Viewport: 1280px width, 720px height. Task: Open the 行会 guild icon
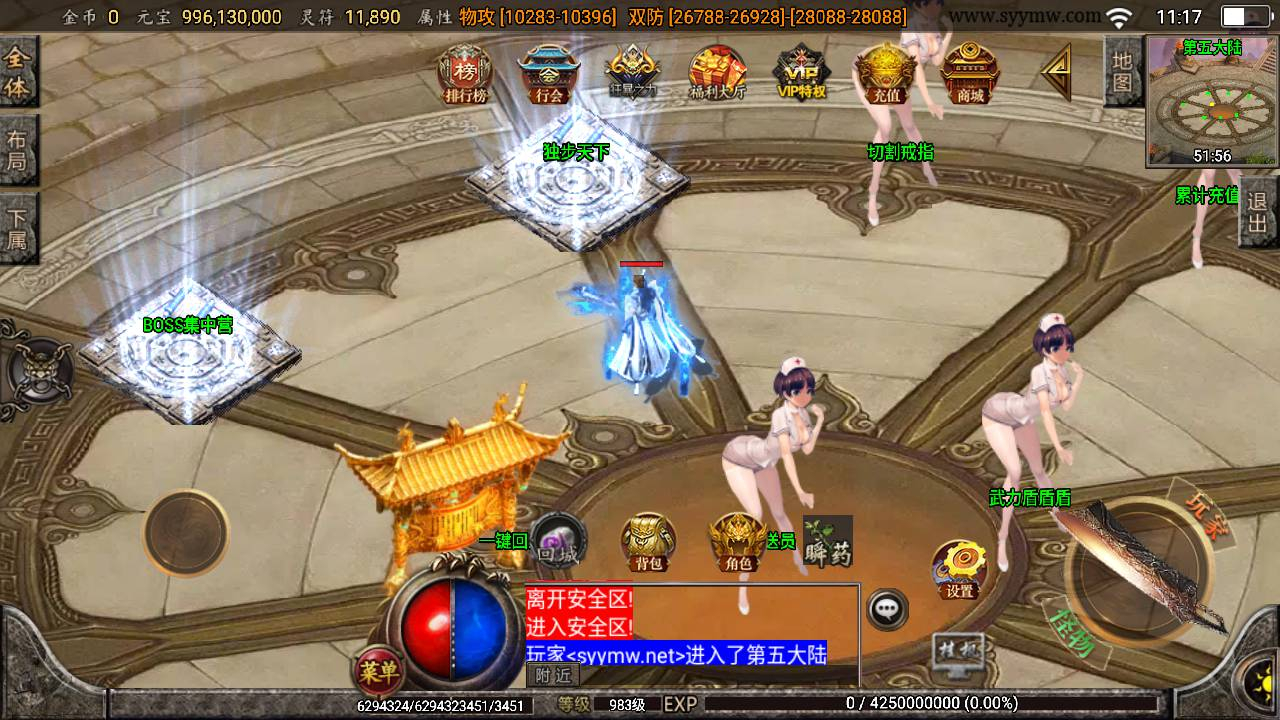[549, 74]
